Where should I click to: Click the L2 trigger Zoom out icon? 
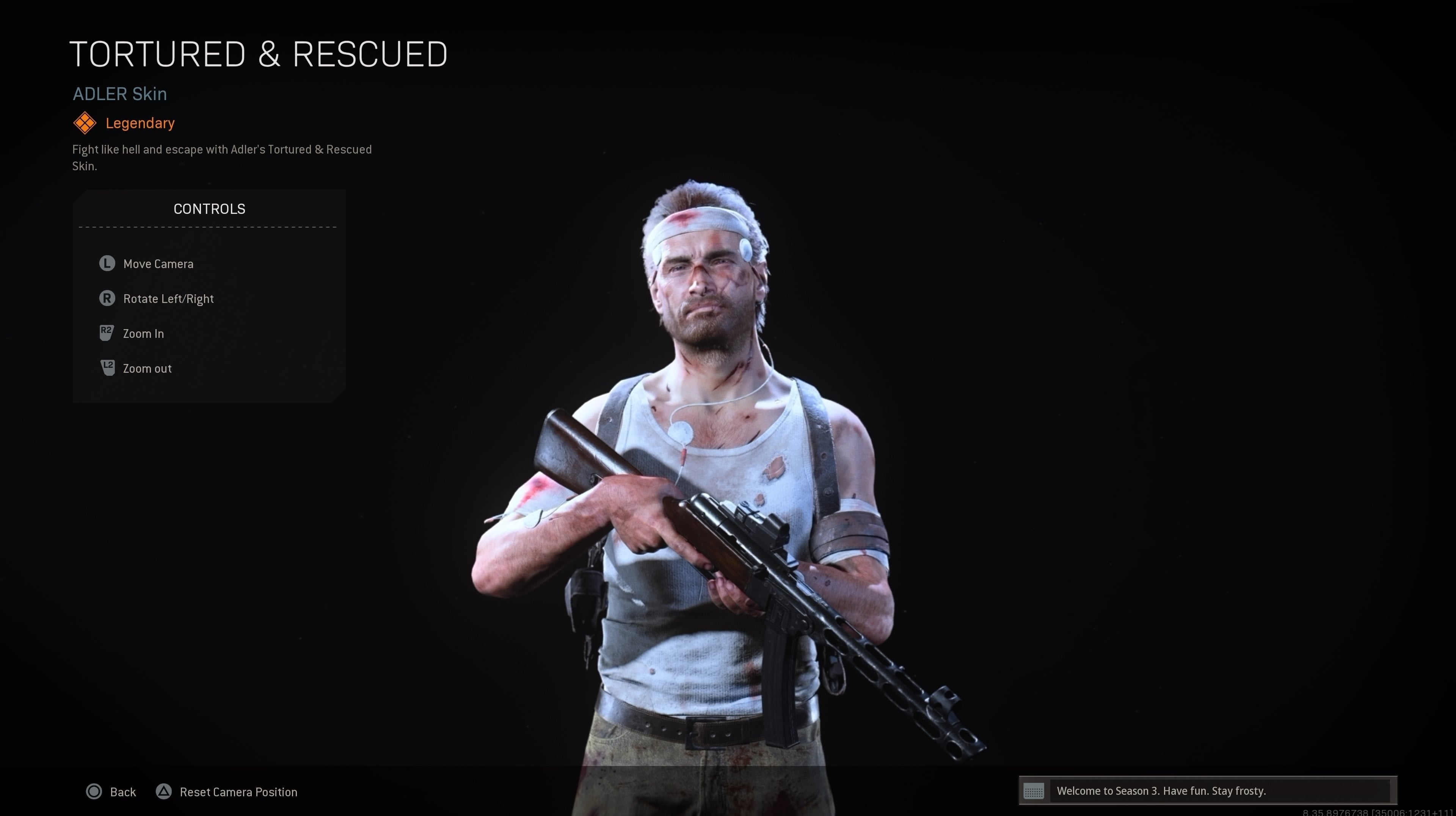pyautogui.click(x=107, y=368)
